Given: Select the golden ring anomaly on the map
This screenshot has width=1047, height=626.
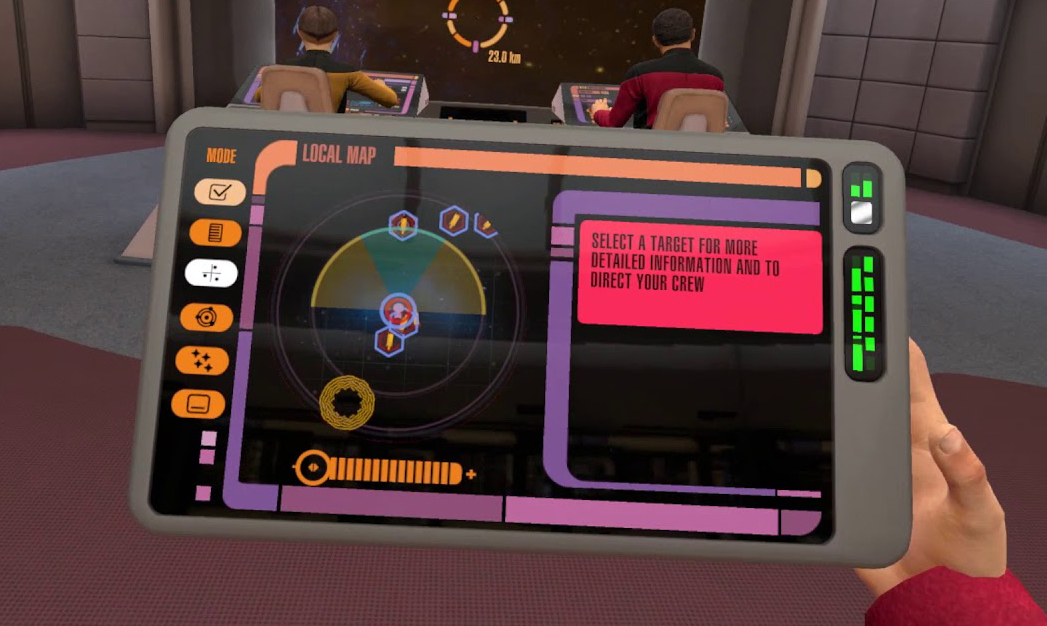Looking at the screenshot, I should point(347,403).
